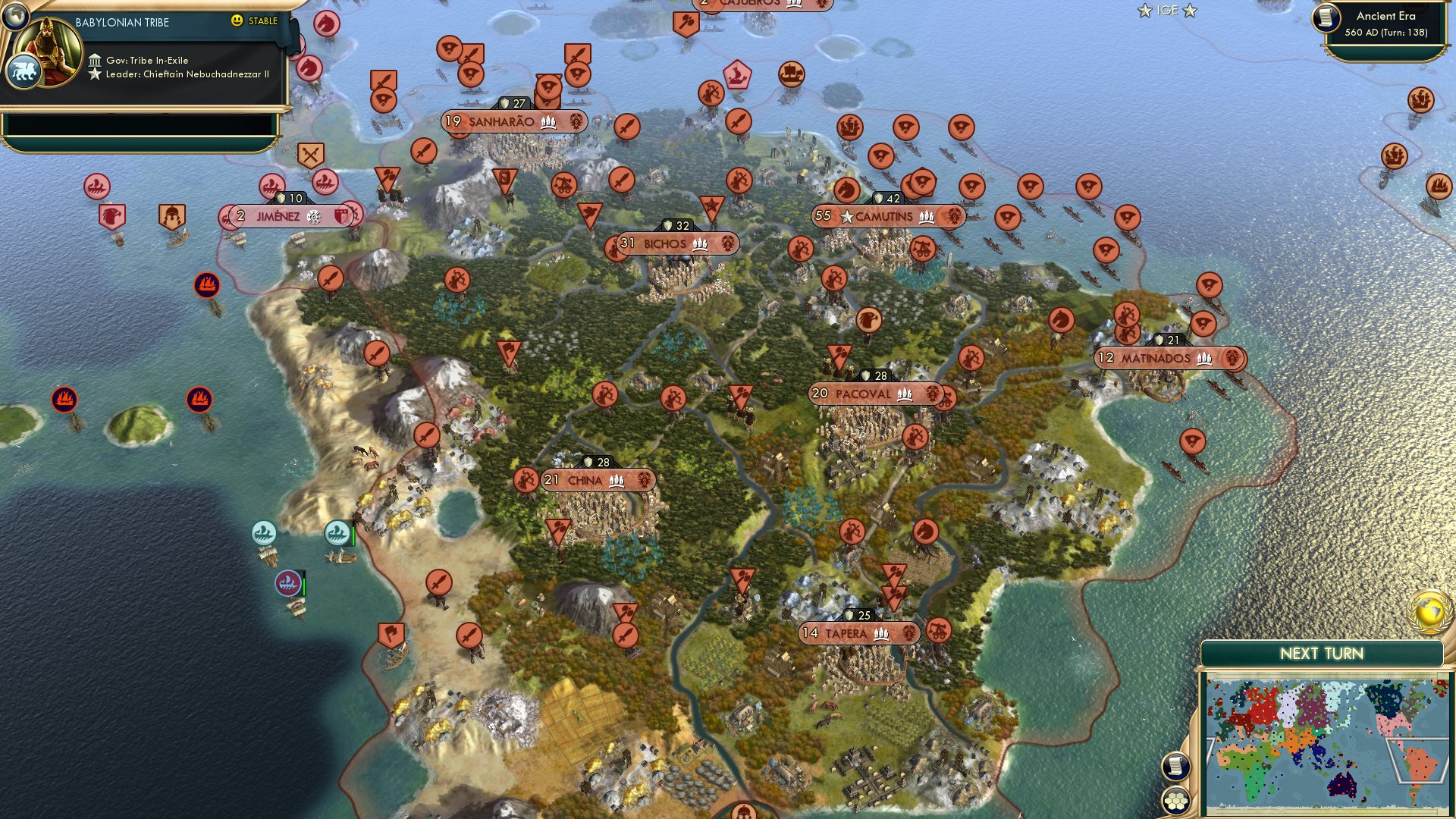Image resolution: width=1456 pixels, height=819 pixels.
Task: Click the hex grid toggle below the minimap
Action: (1176, 800)
